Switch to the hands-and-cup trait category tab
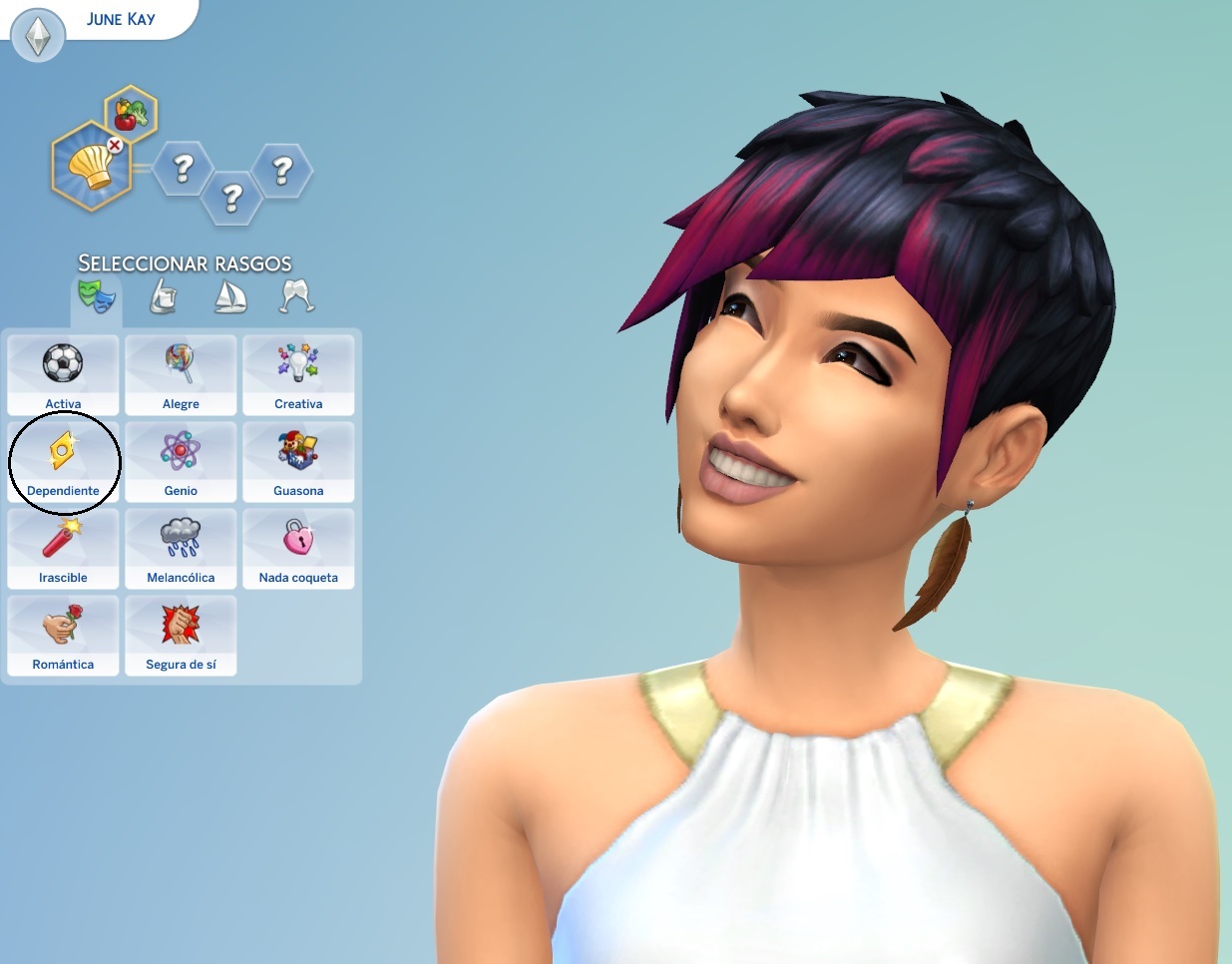The height and width of the screenshot is (964, 1232). 164,296
